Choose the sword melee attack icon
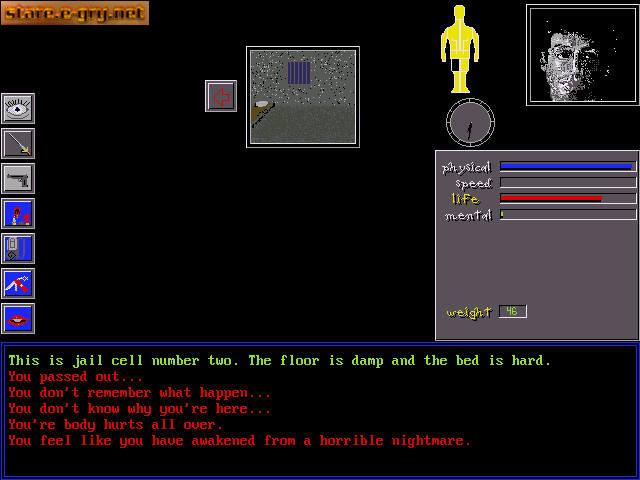Image resolution: width=640 pixels, height=480 pixels. 18,143
